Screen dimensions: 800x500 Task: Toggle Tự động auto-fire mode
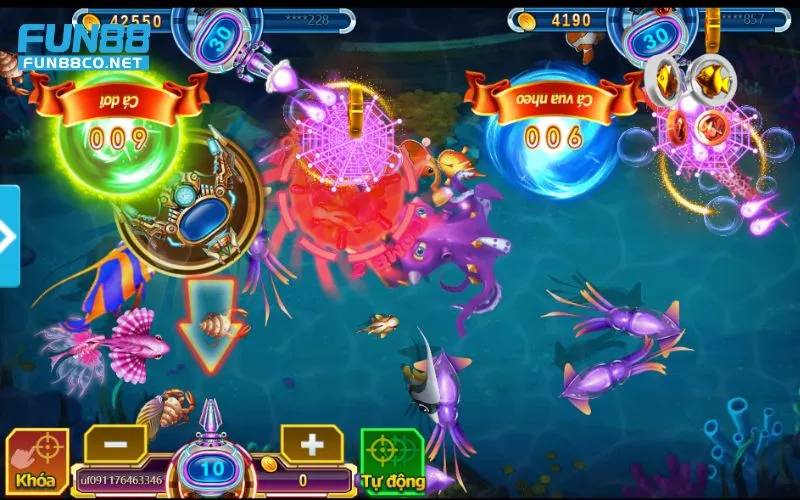coord(392,462)
